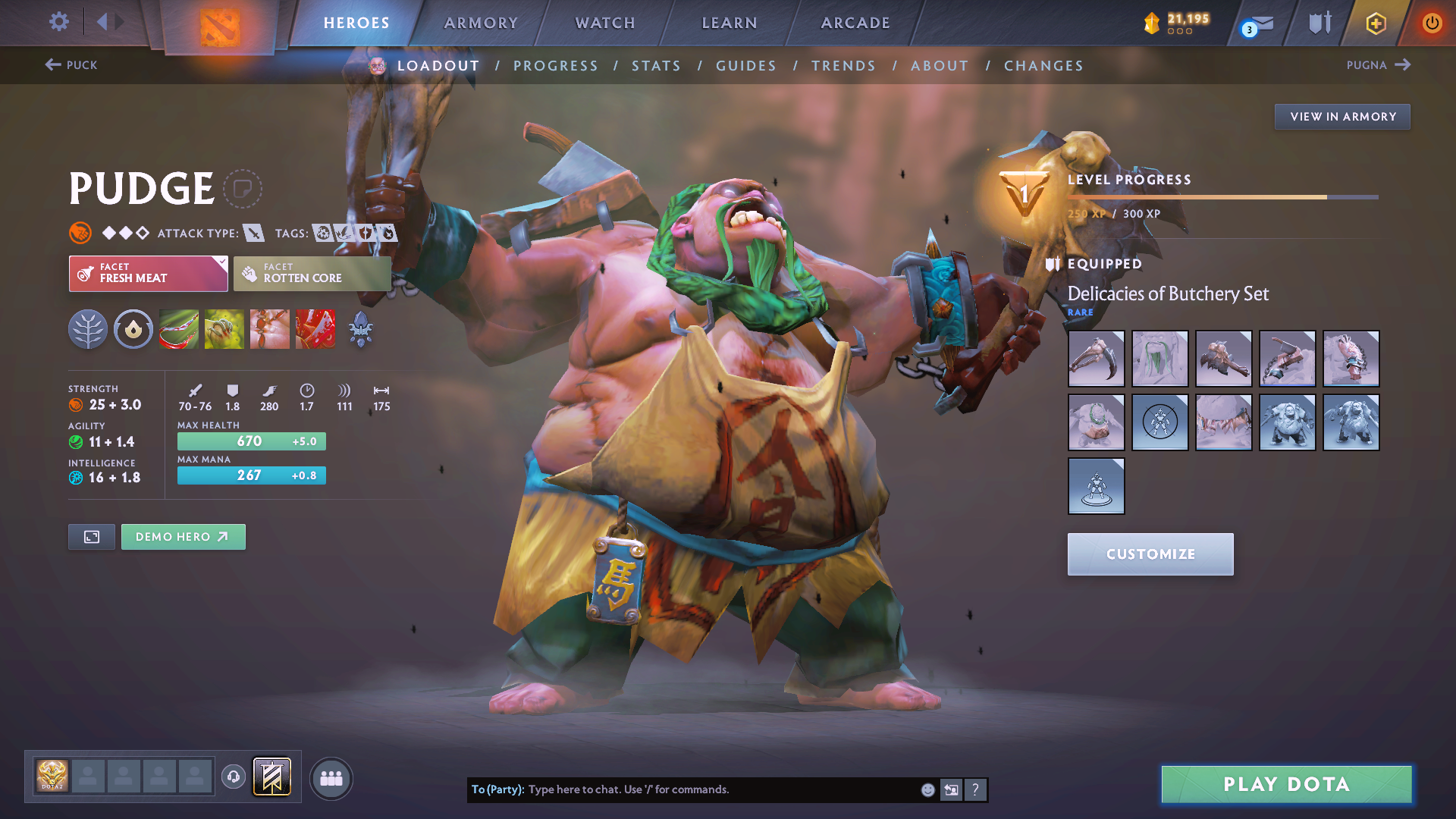This screenshot has width=1456, height=819.
Task: Switch to the Stats section
Action: point(656,66)
